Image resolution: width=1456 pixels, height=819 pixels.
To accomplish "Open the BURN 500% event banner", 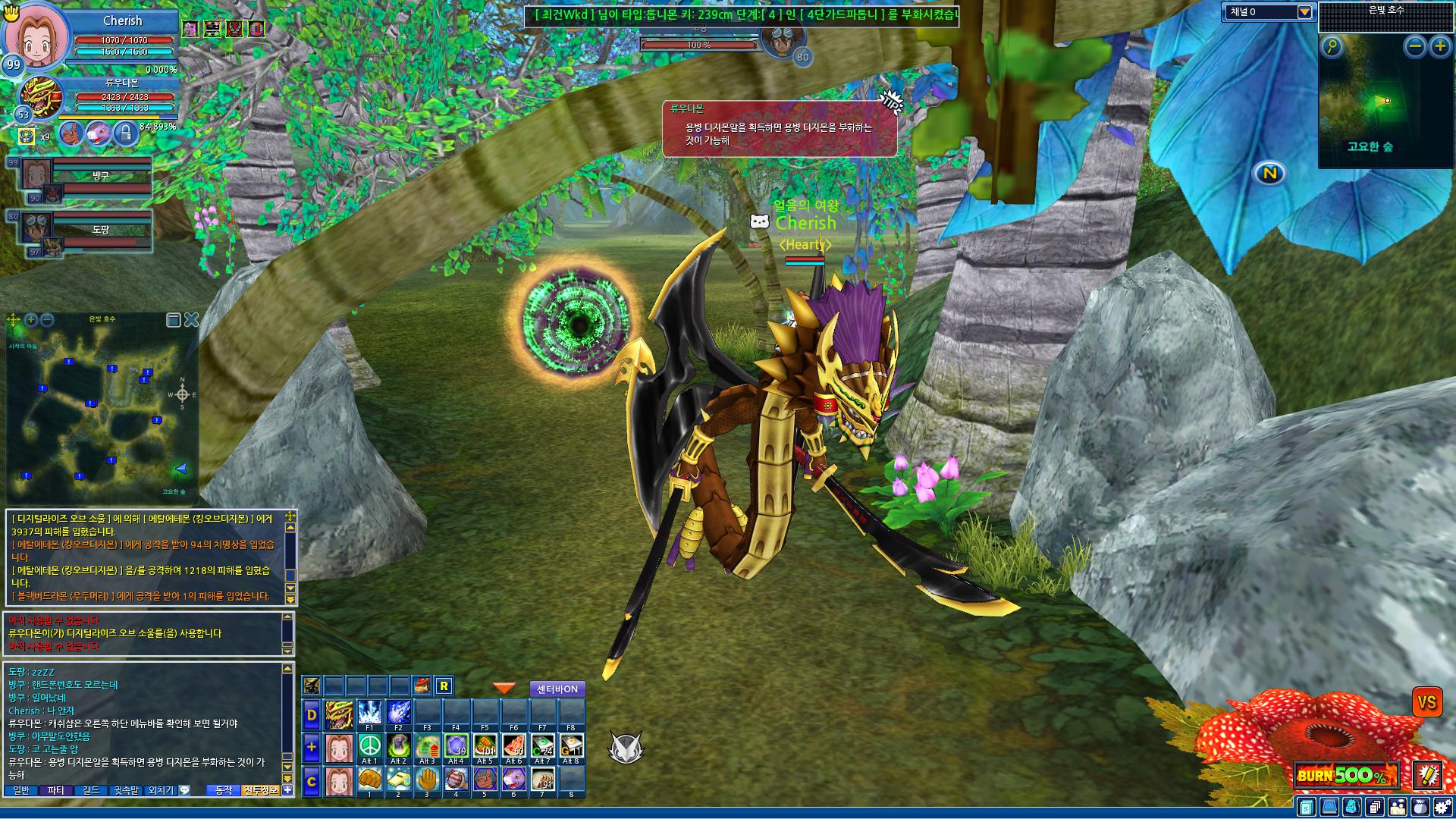I will pyautogui.click(x=1345, y=775).
